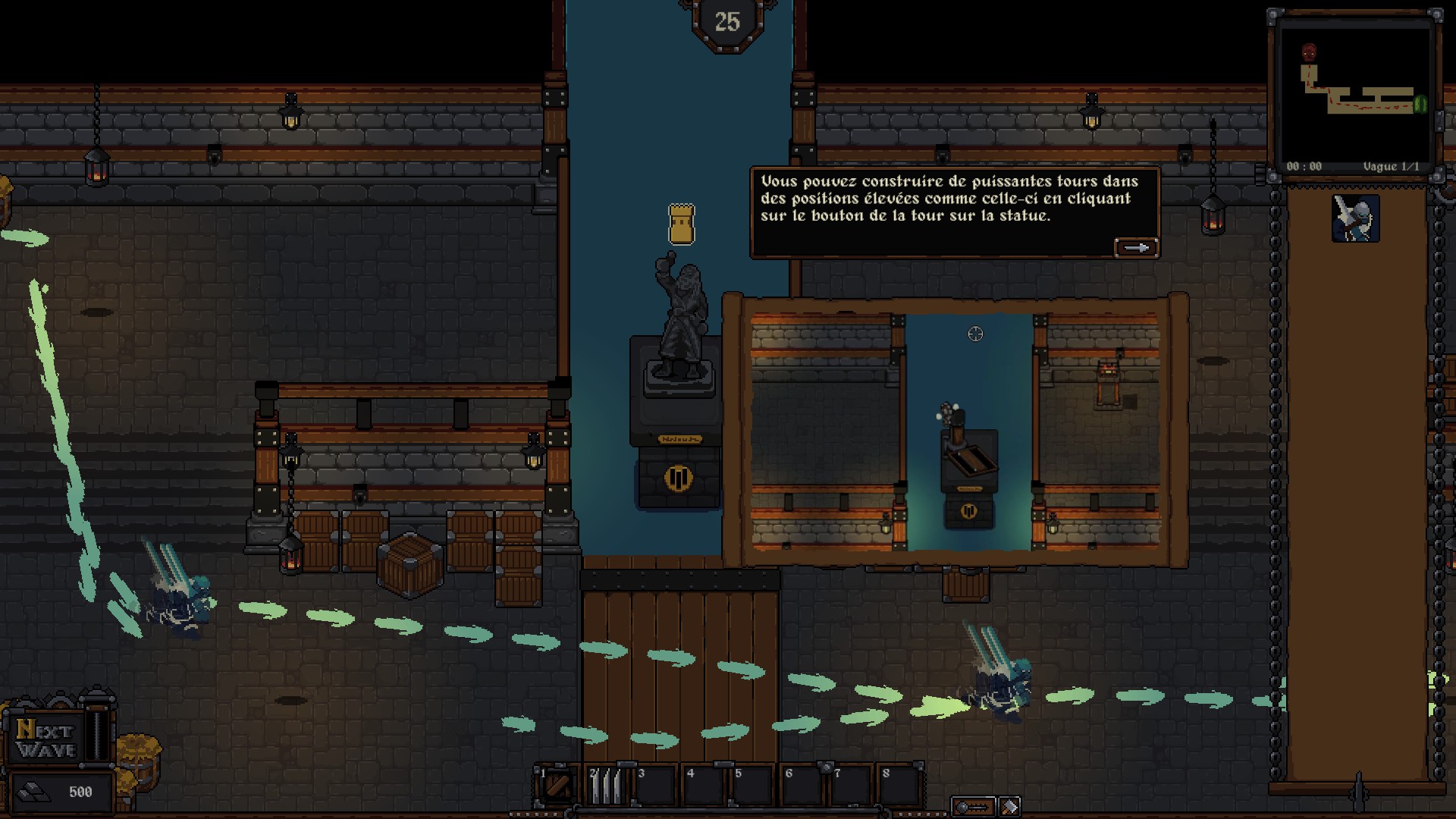Viewport: 1456px width, 819px height.
Task: Click the arrow to continue the tutorial
Action: [x=1135, y=248]
